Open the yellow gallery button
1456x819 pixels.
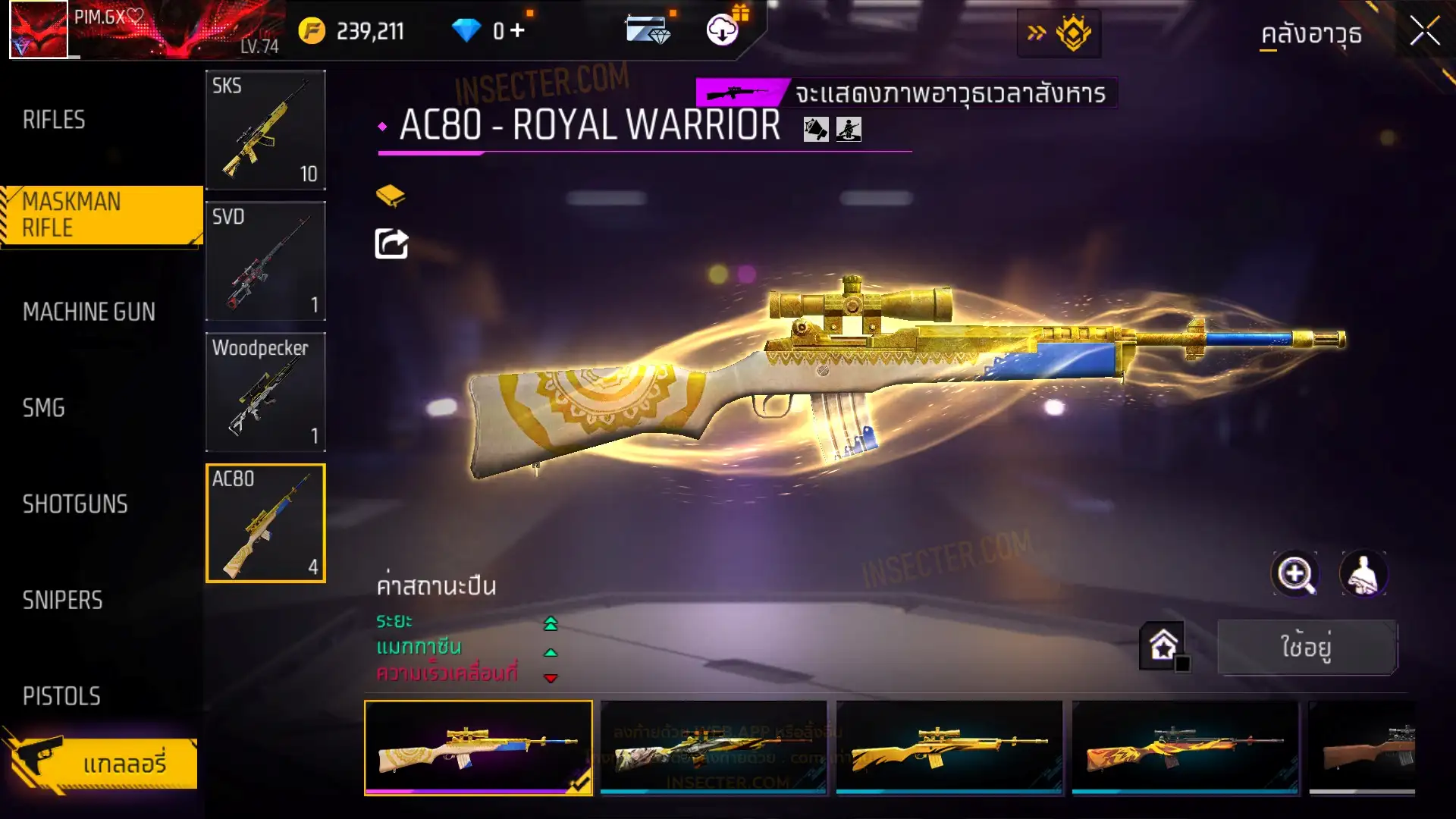pyautogui.click(x=102, y=764)
